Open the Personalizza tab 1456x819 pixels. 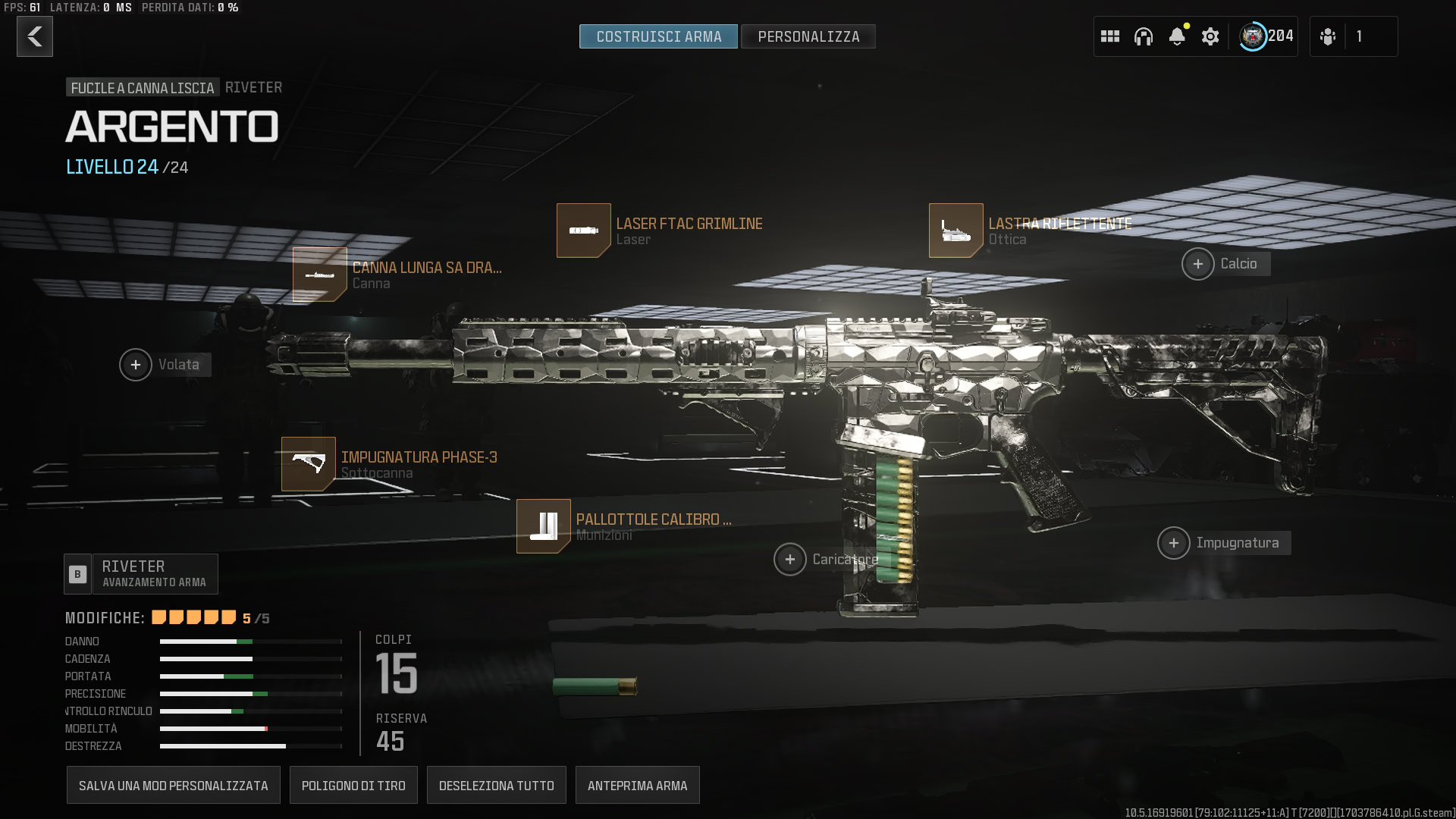coord(808,36)
